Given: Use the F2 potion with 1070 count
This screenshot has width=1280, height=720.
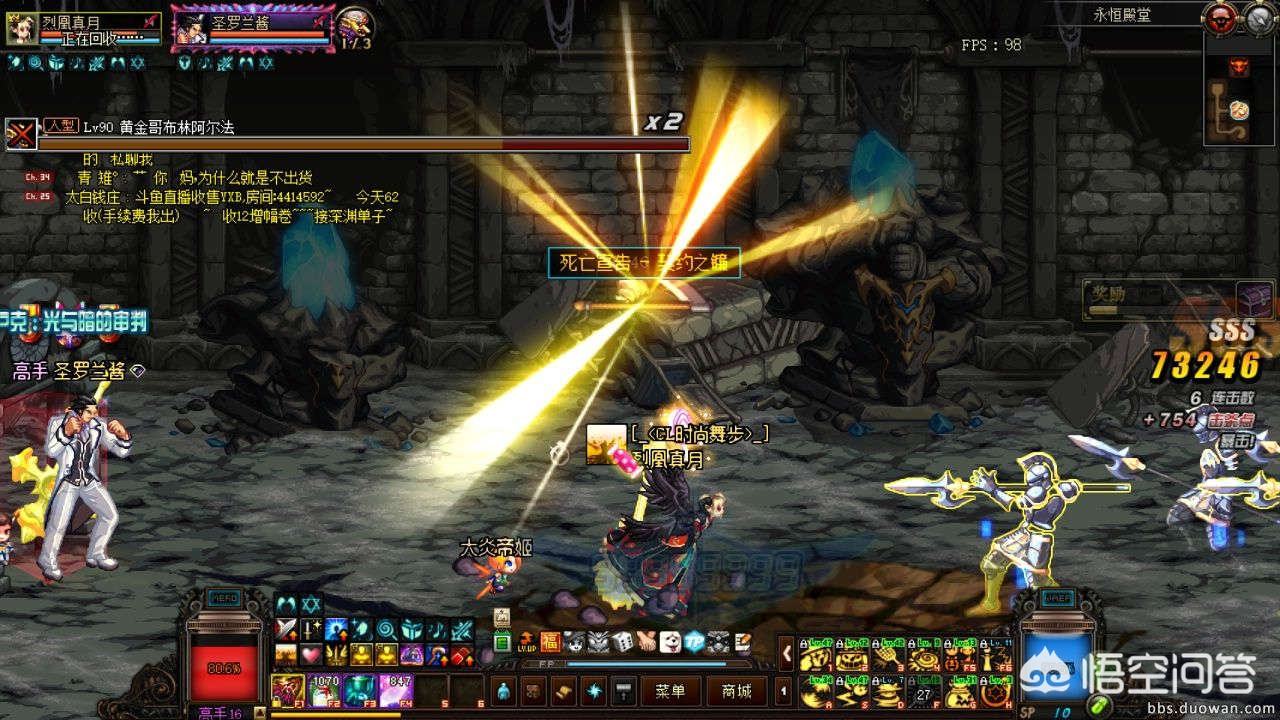Looking at the screenshot, I should 325,690.
